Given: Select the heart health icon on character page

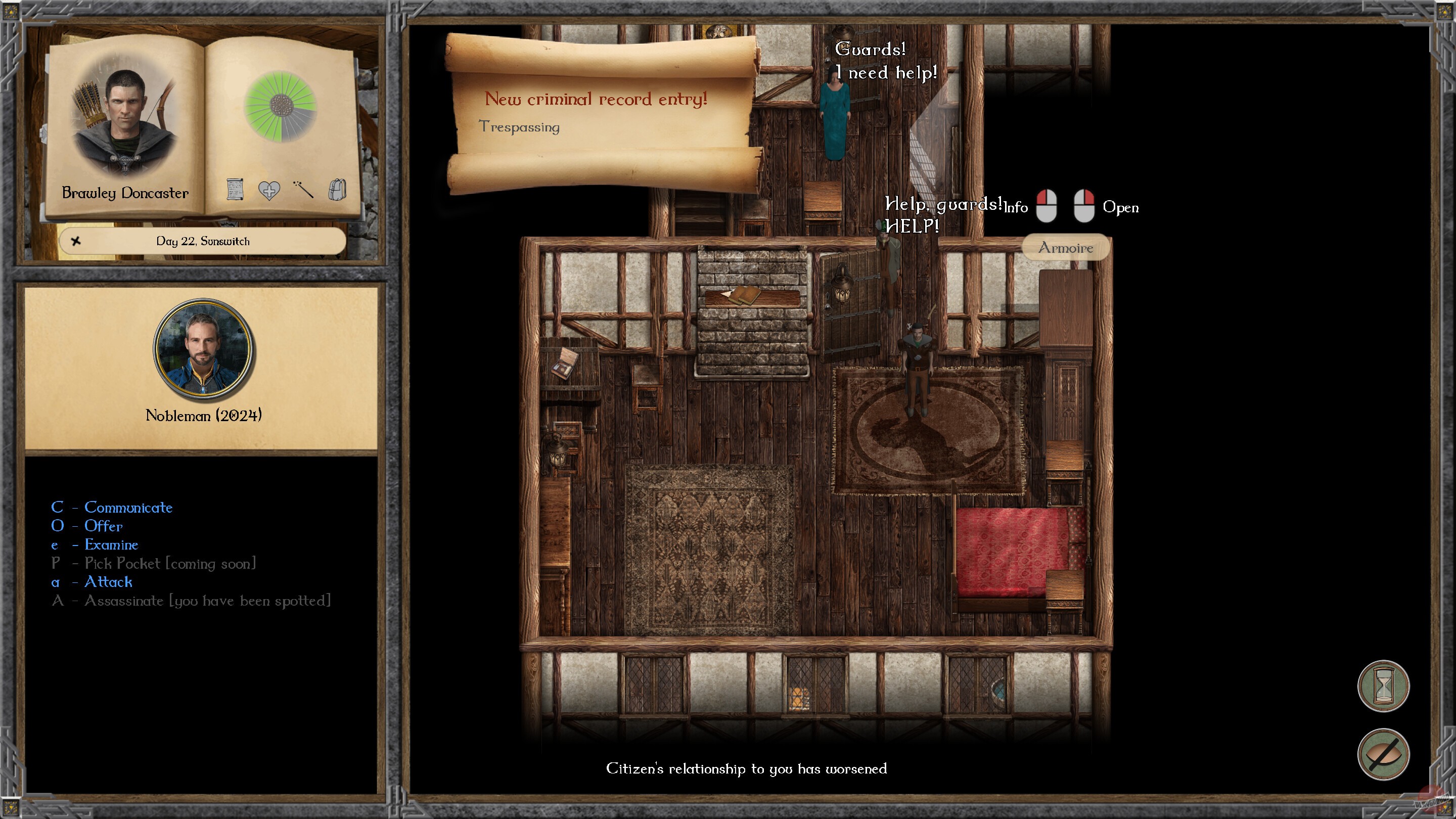Looking at the screenshot, I should coord(269,191).
